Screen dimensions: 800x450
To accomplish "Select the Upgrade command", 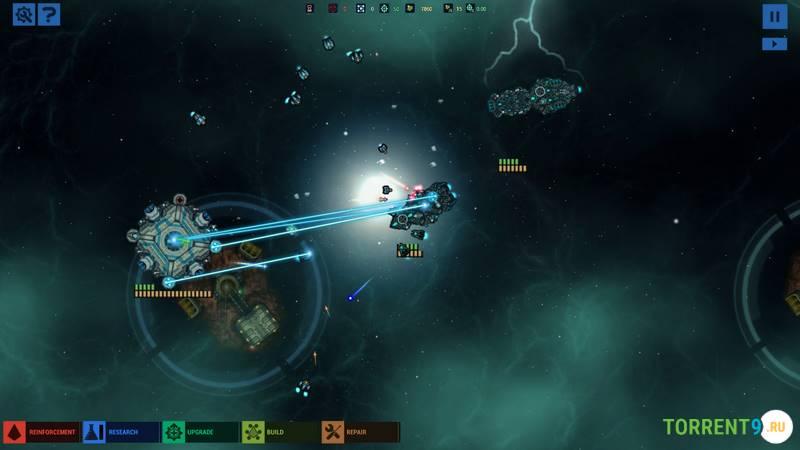I will pos(200,432).
